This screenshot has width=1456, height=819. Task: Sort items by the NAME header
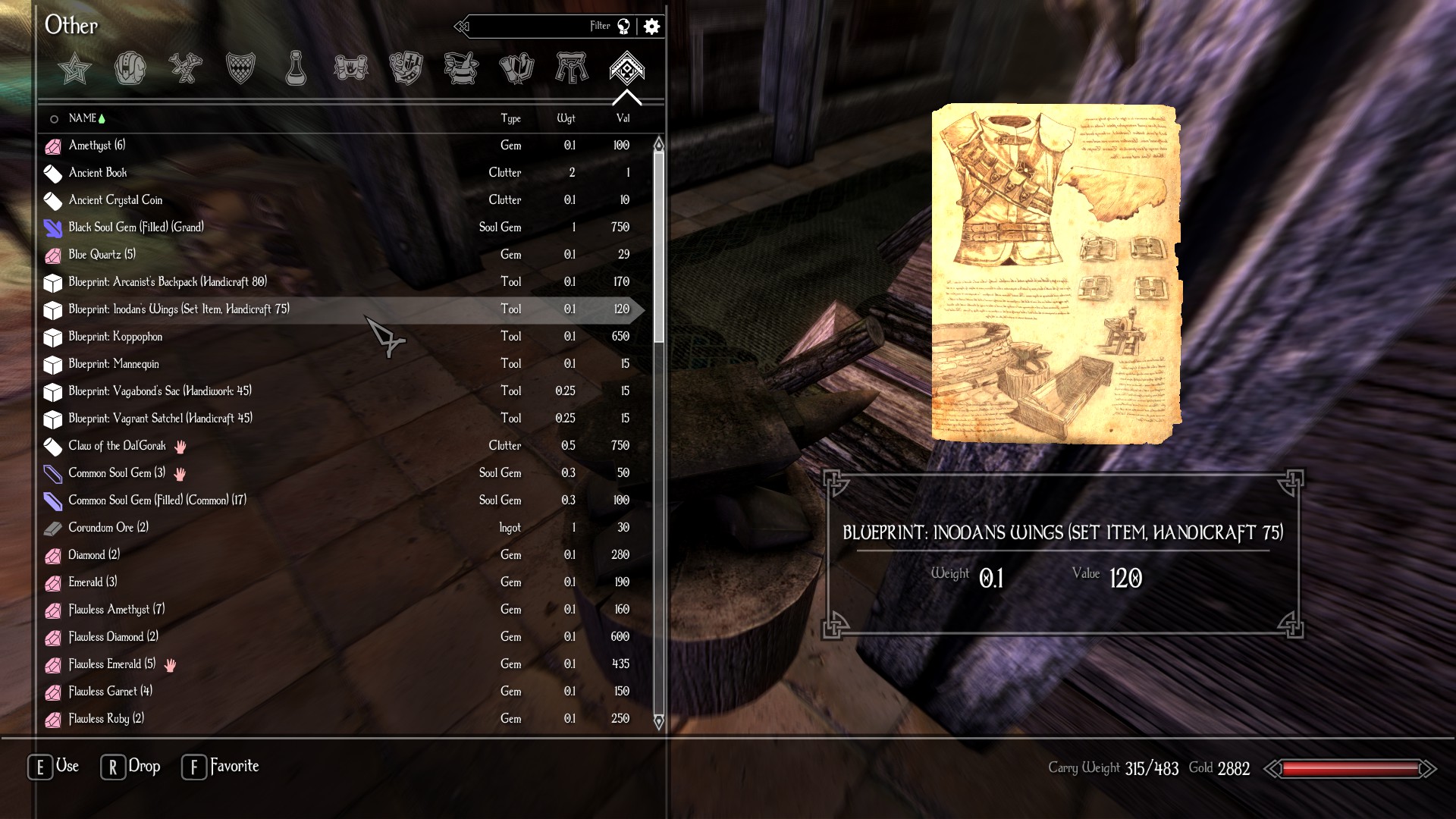point(83,118)
